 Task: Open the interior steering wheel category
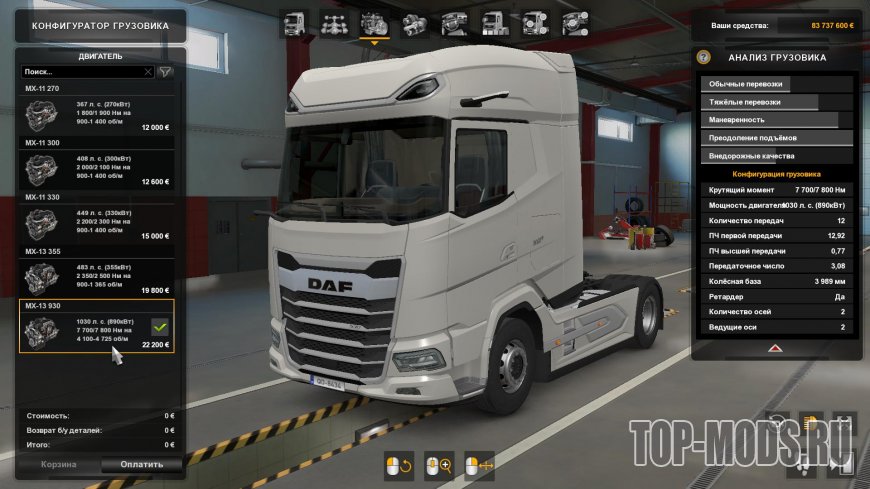[x=452, y=23]
